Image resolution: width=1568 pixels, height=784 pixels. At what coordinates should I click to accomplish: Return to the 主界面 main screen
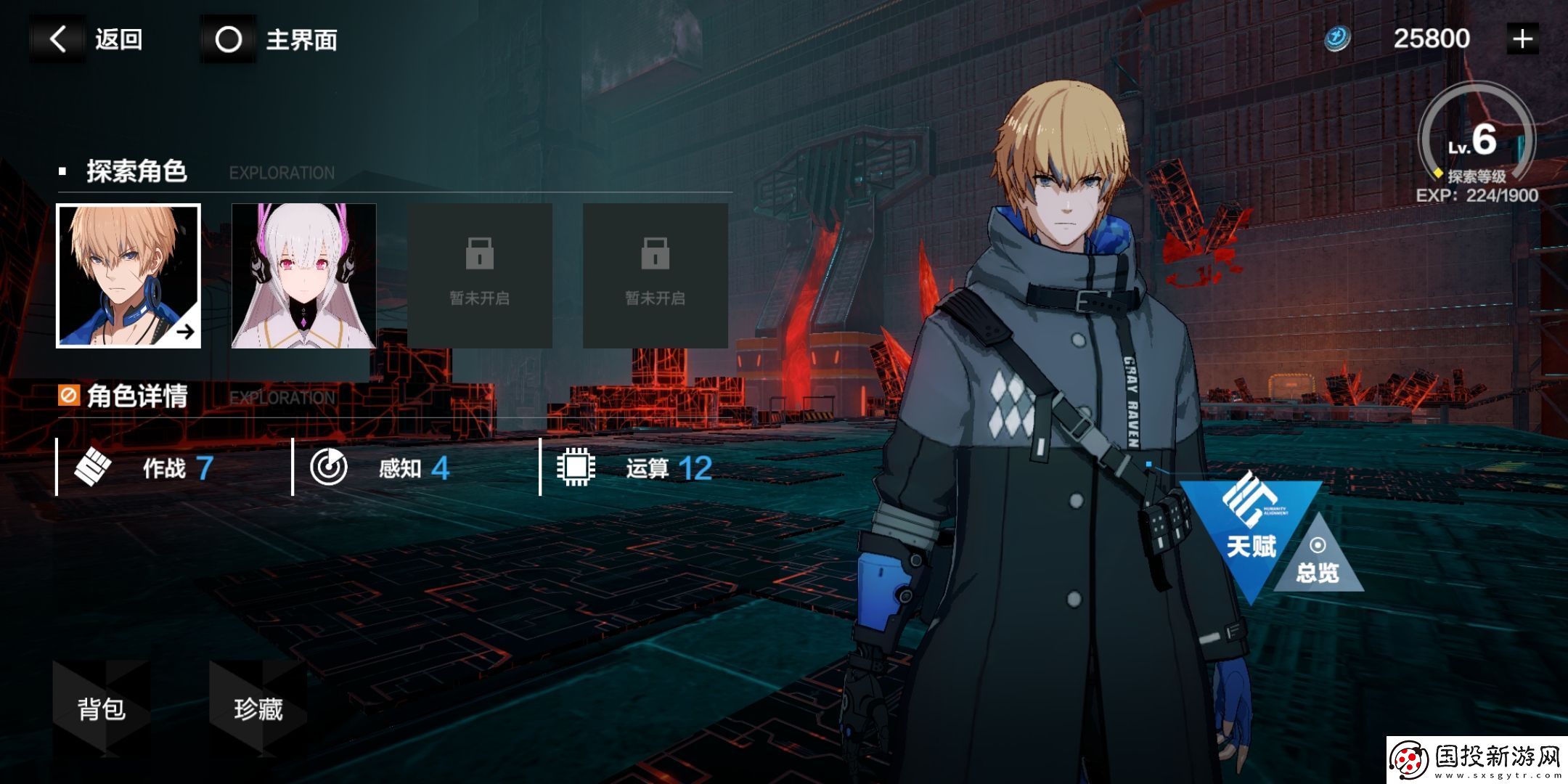tap(270, 39)
